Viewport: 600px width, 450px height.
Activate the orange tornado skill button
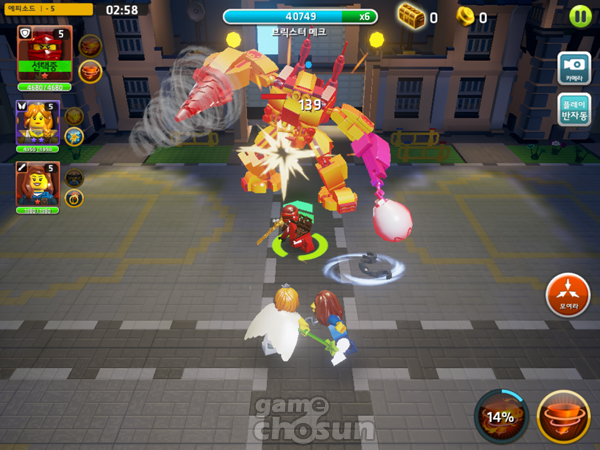point(563,416)
